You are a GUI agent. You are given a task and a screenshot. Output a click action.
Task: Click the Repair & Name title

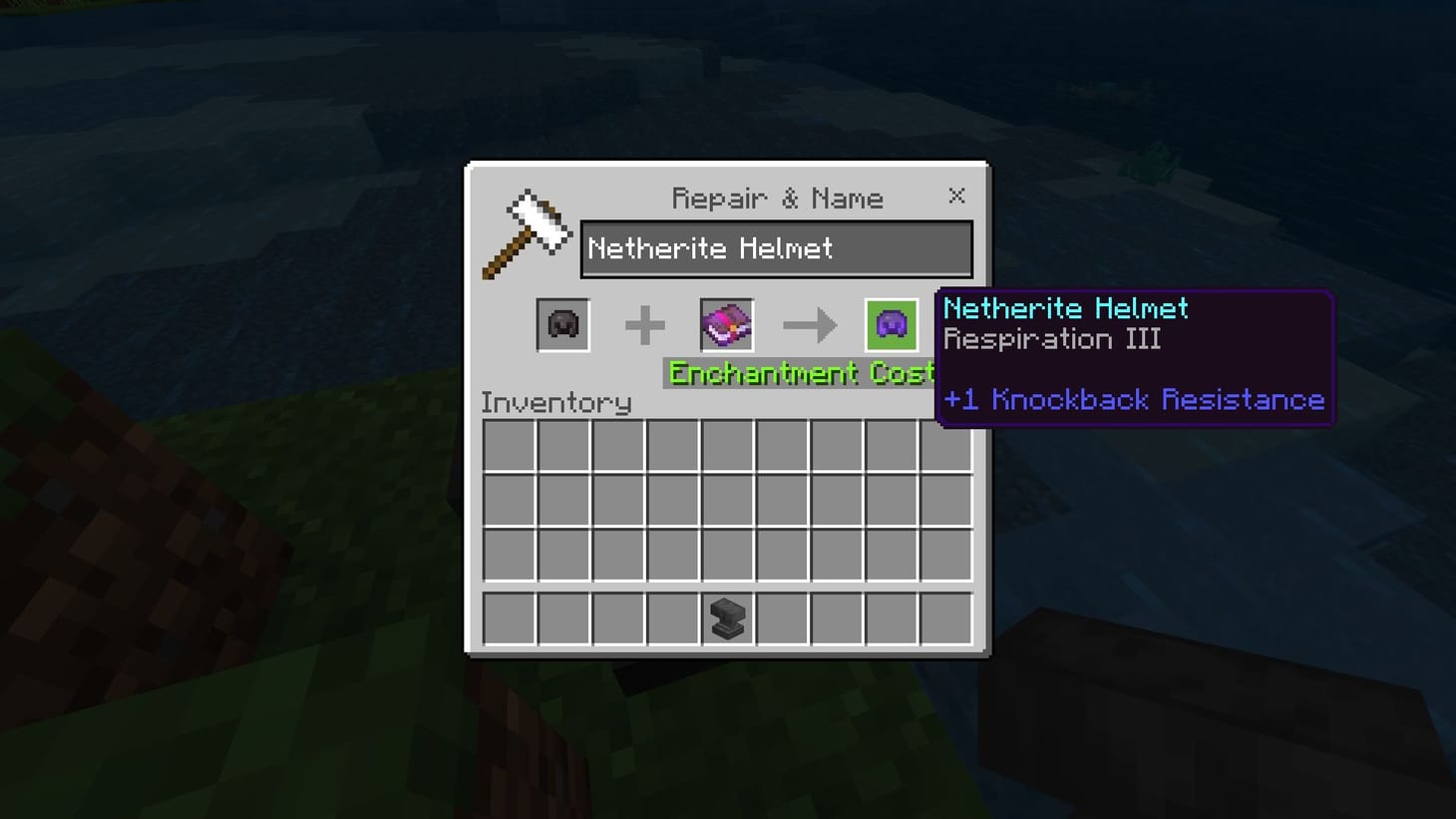pos(777,198)
